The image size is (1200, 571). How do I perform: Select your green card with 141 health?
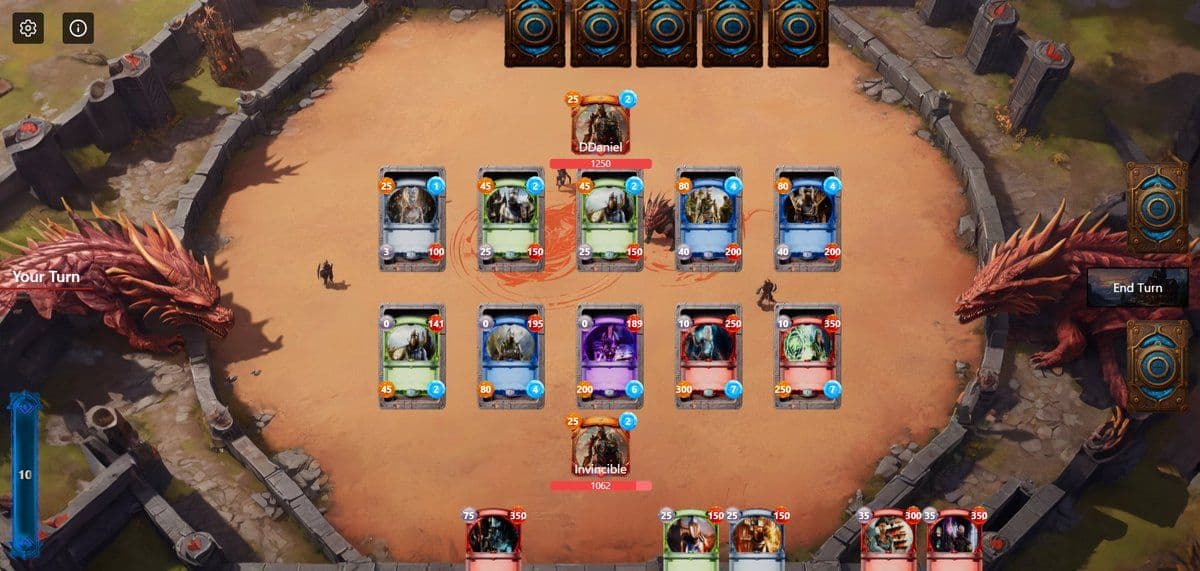point(411,356)
